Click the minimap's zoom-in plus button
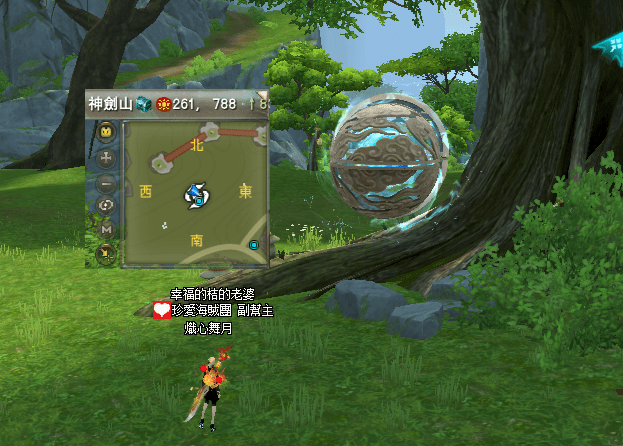Image resolution: width=623 pixels, height=446 pixels. click(106, 157)
